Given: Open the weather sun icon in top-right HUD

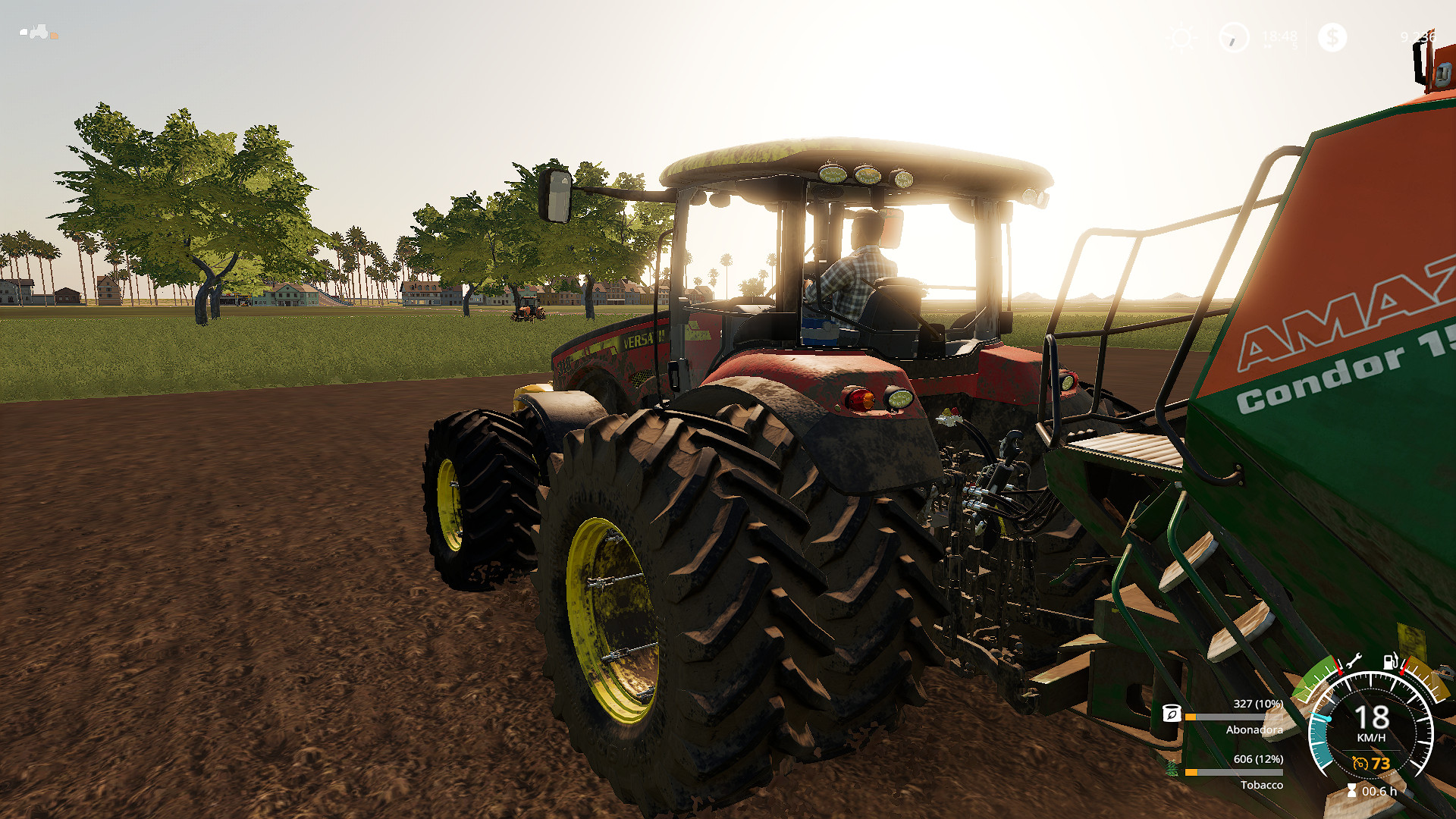Looking at the screenshot, I should click(x=1181, y=36).
